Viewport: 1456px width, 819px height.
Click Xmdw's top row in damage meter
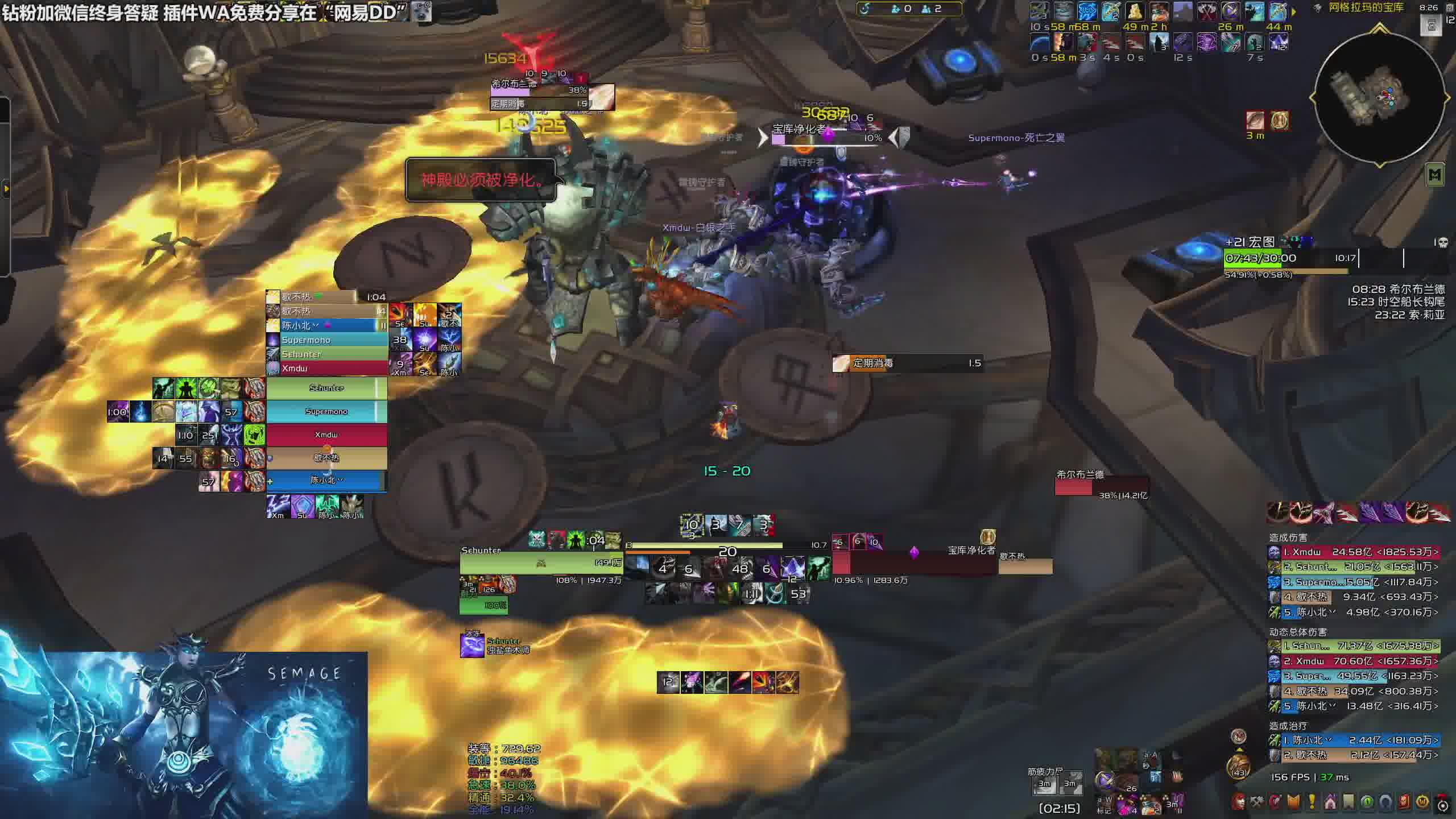point(1354,552)
